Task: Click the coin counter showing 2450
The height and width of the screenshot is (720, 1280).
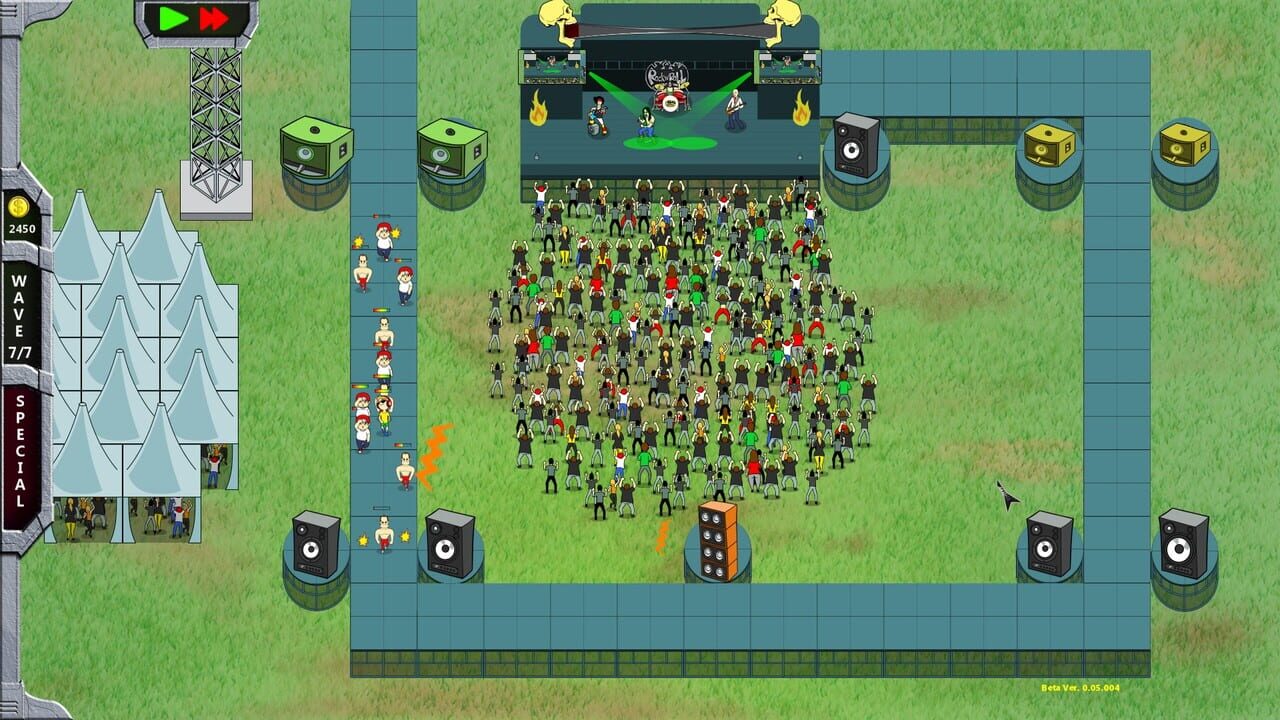Action: (23, 230)
